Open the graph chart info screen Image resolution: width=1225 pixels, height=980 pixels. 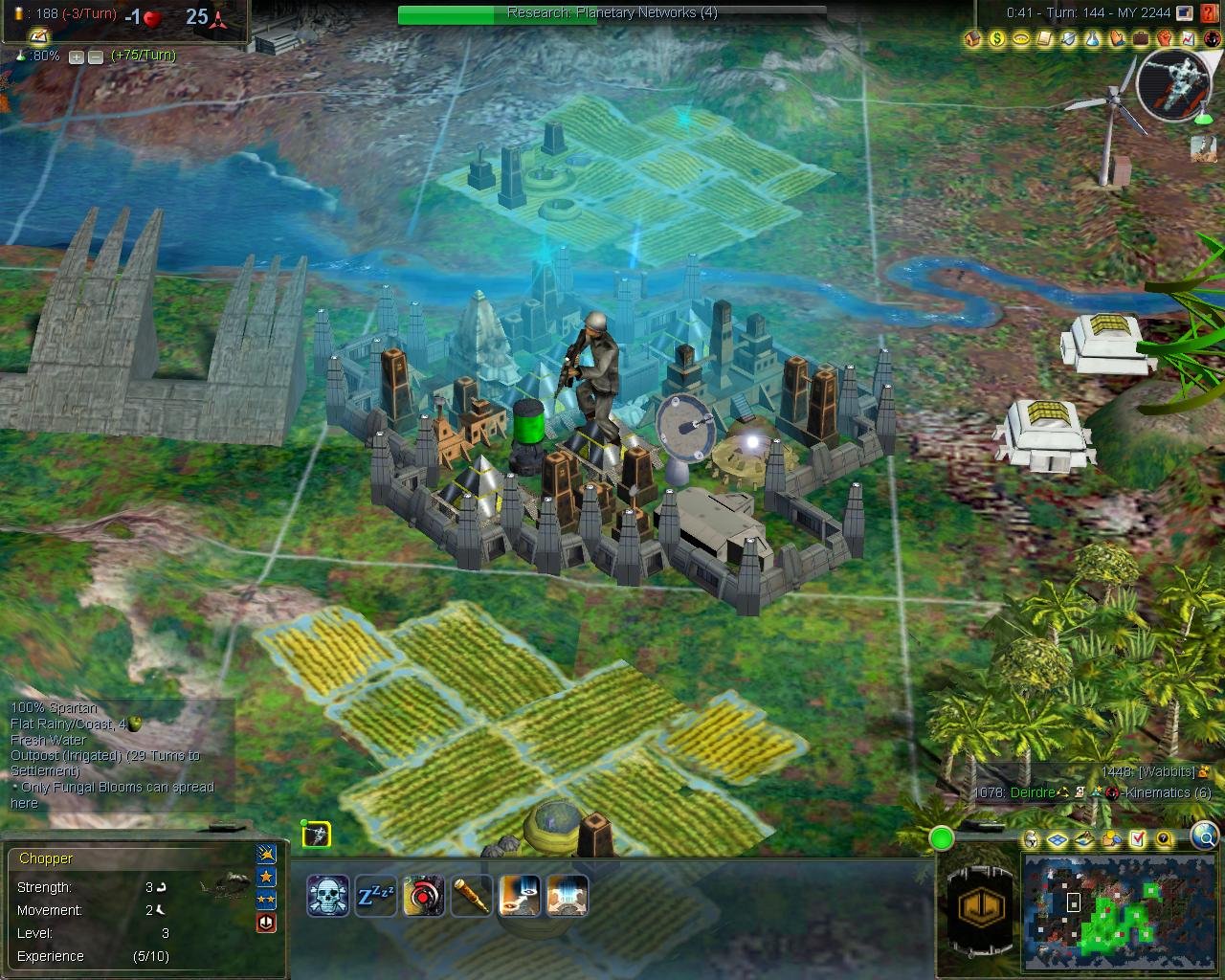click(x=1189, y=39)
